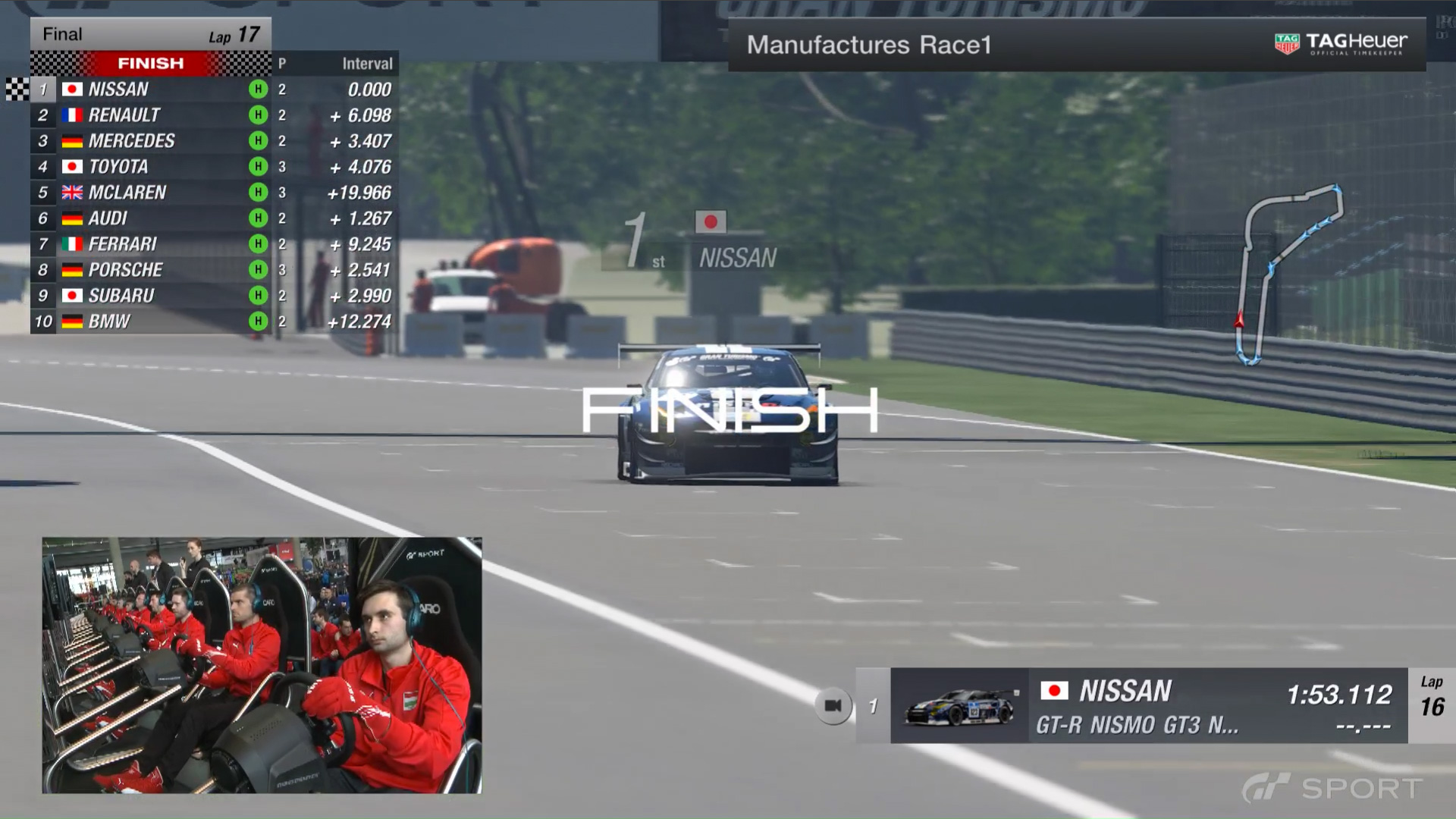
Task: Click the track layout minimap
Action: [x=1289, y=273]
